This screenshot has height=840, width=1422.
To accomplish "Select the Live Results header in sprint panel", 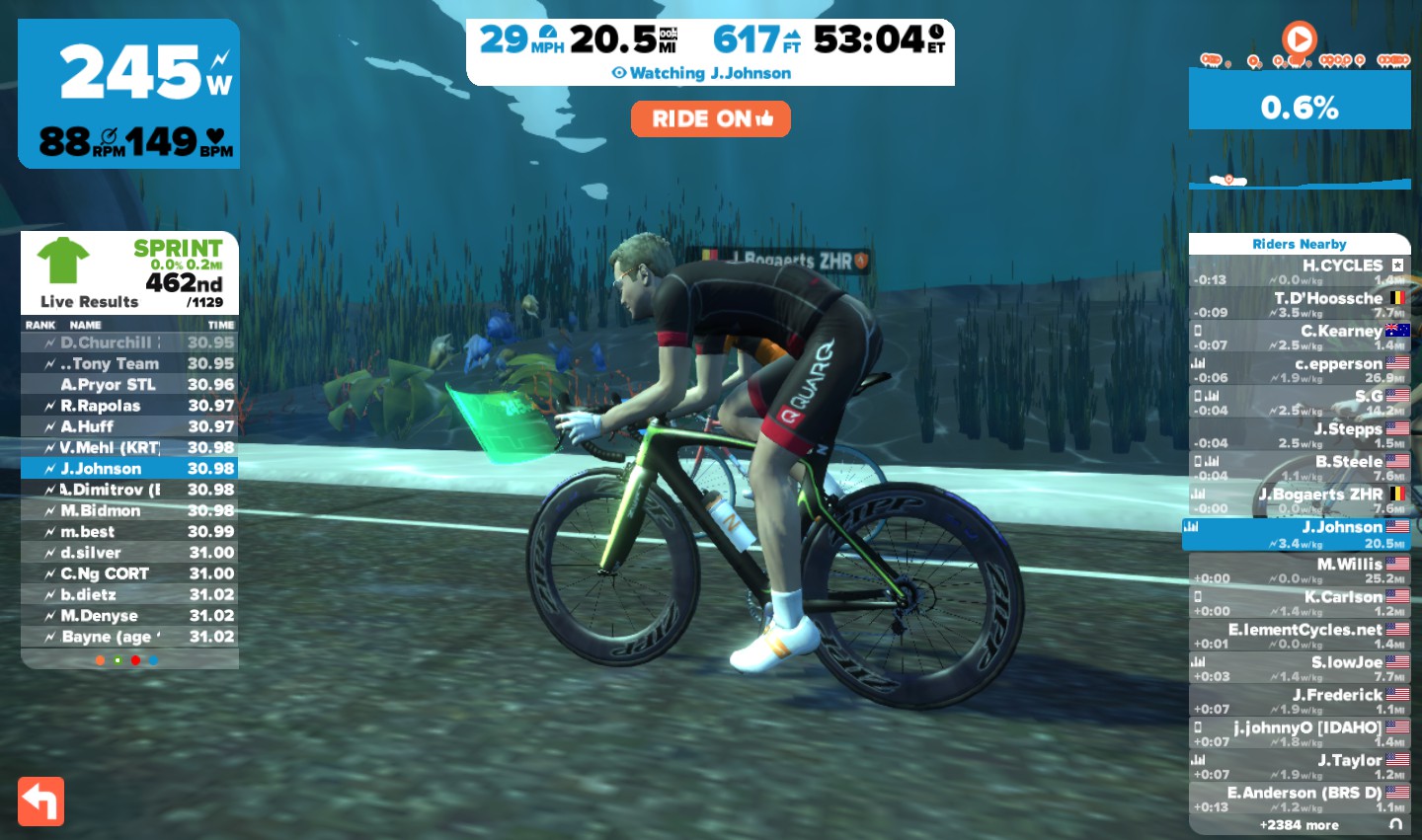I will [88, 302].
